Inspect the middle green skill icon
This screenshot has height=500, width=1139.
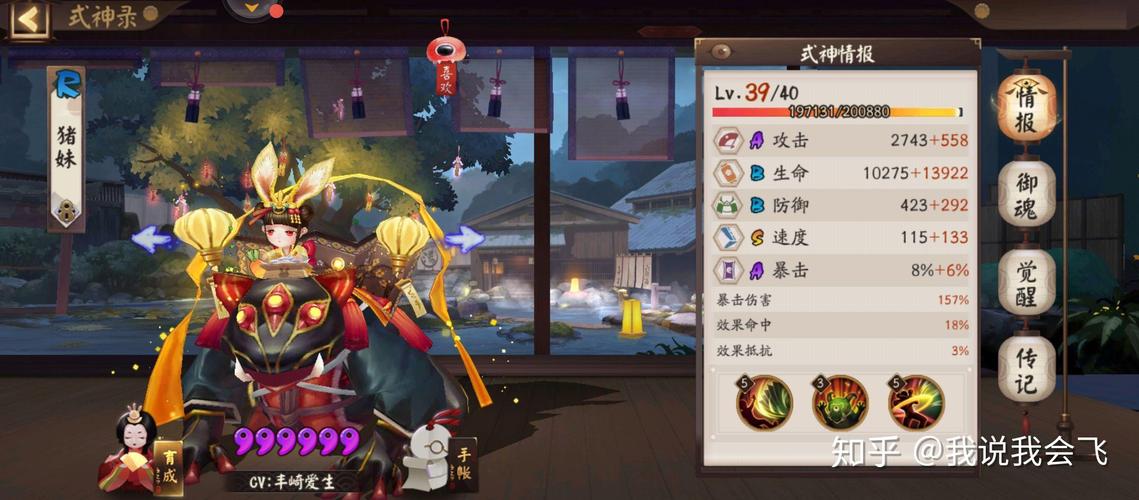tap(840, 401)
